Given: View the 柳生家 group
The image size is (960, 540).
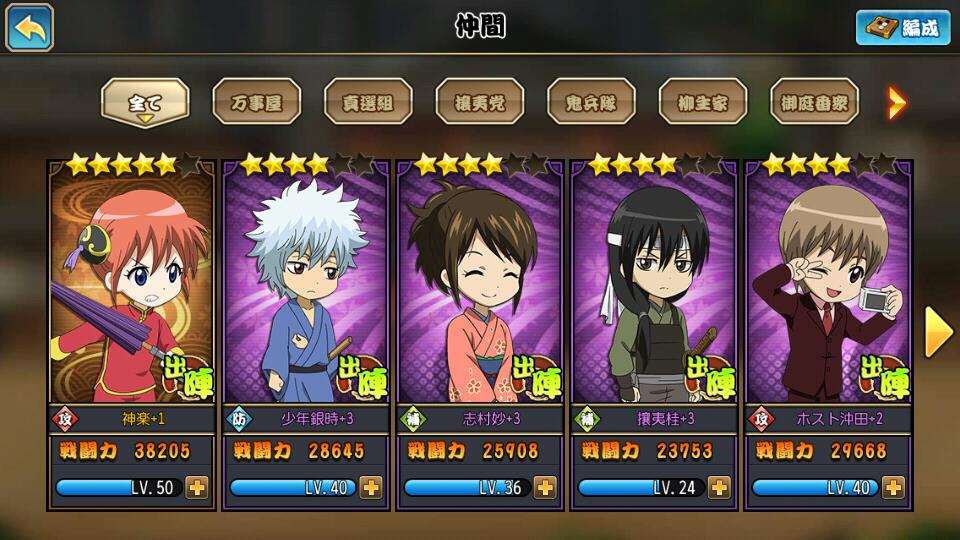Looking at the screenshot, I should point(702,103).
